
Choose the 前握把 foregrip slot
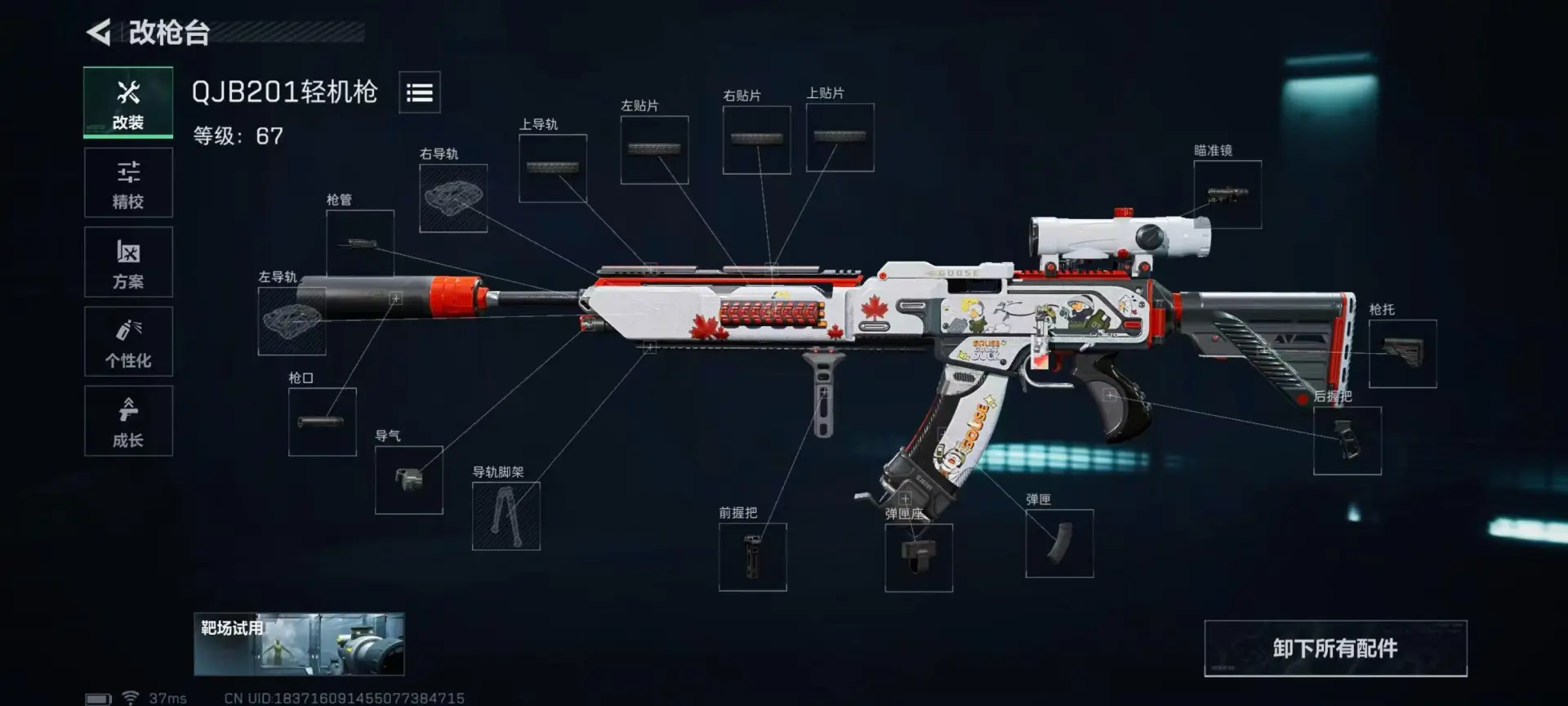(x=752, y=556)
